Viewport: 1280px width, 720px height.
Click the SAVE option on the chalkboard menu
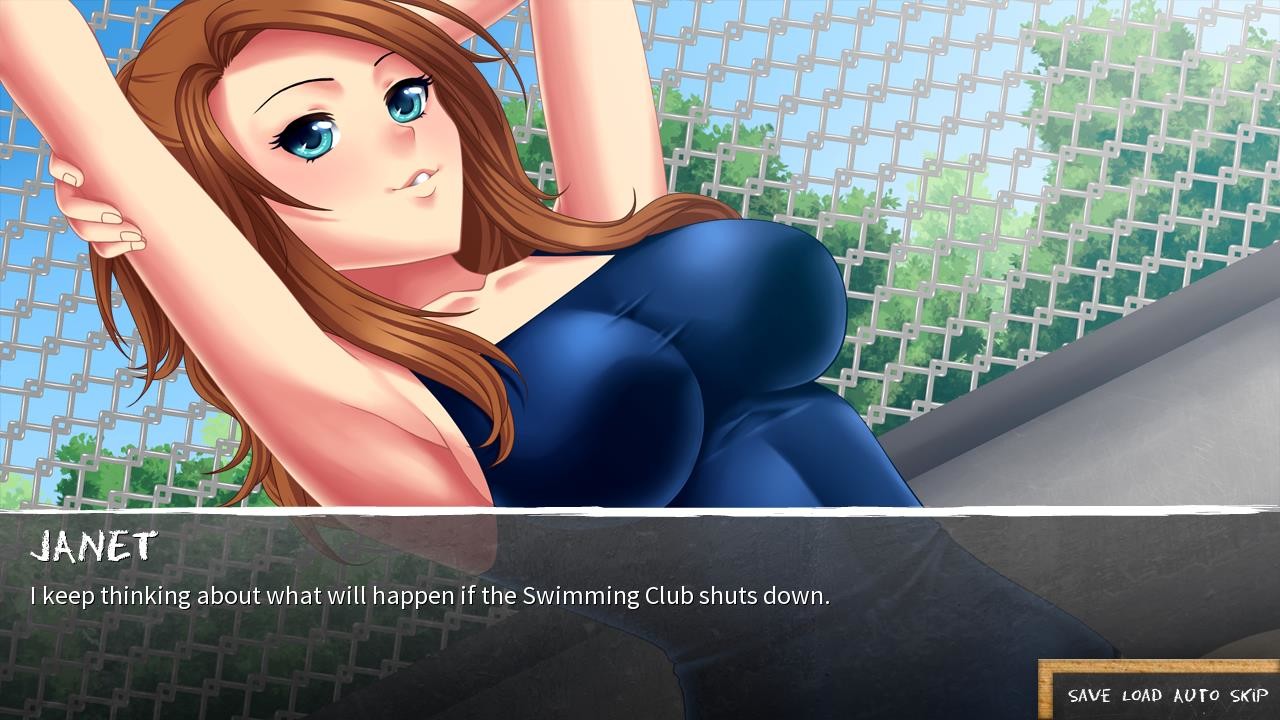[x=1090, y=695]
